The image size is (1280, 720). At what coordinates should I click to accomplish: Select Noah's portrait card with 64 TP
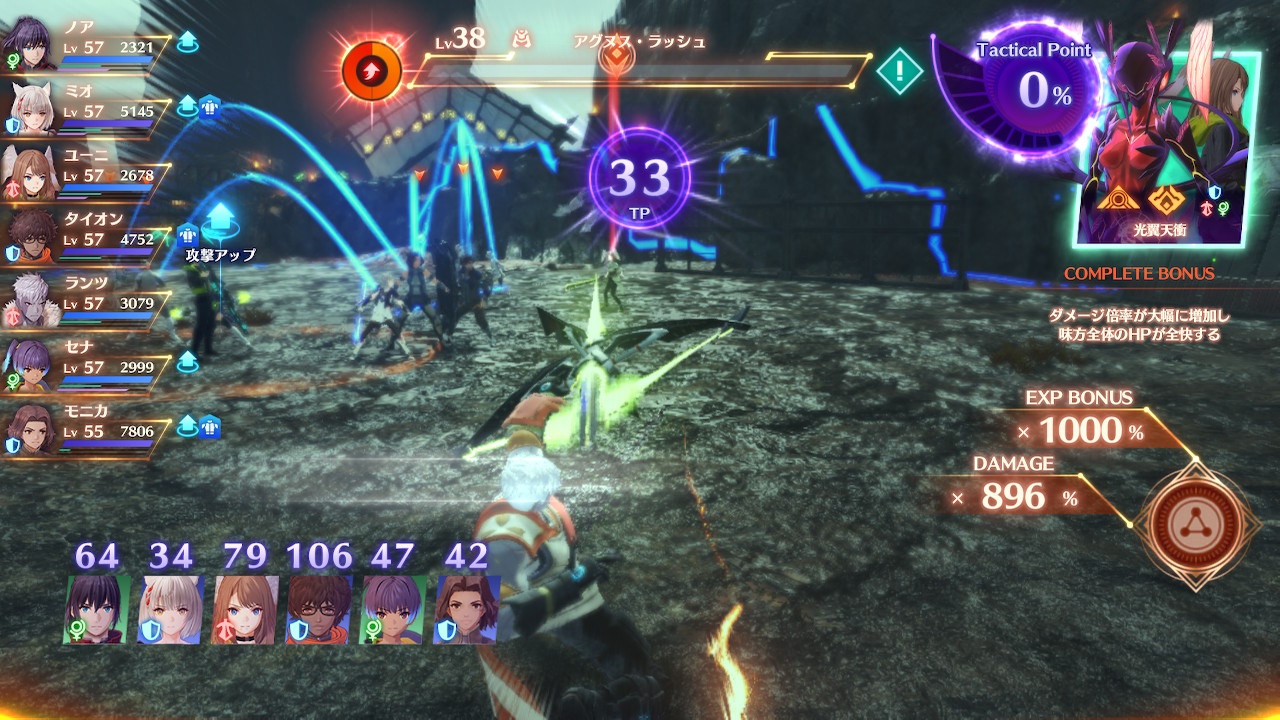point(96,608)
